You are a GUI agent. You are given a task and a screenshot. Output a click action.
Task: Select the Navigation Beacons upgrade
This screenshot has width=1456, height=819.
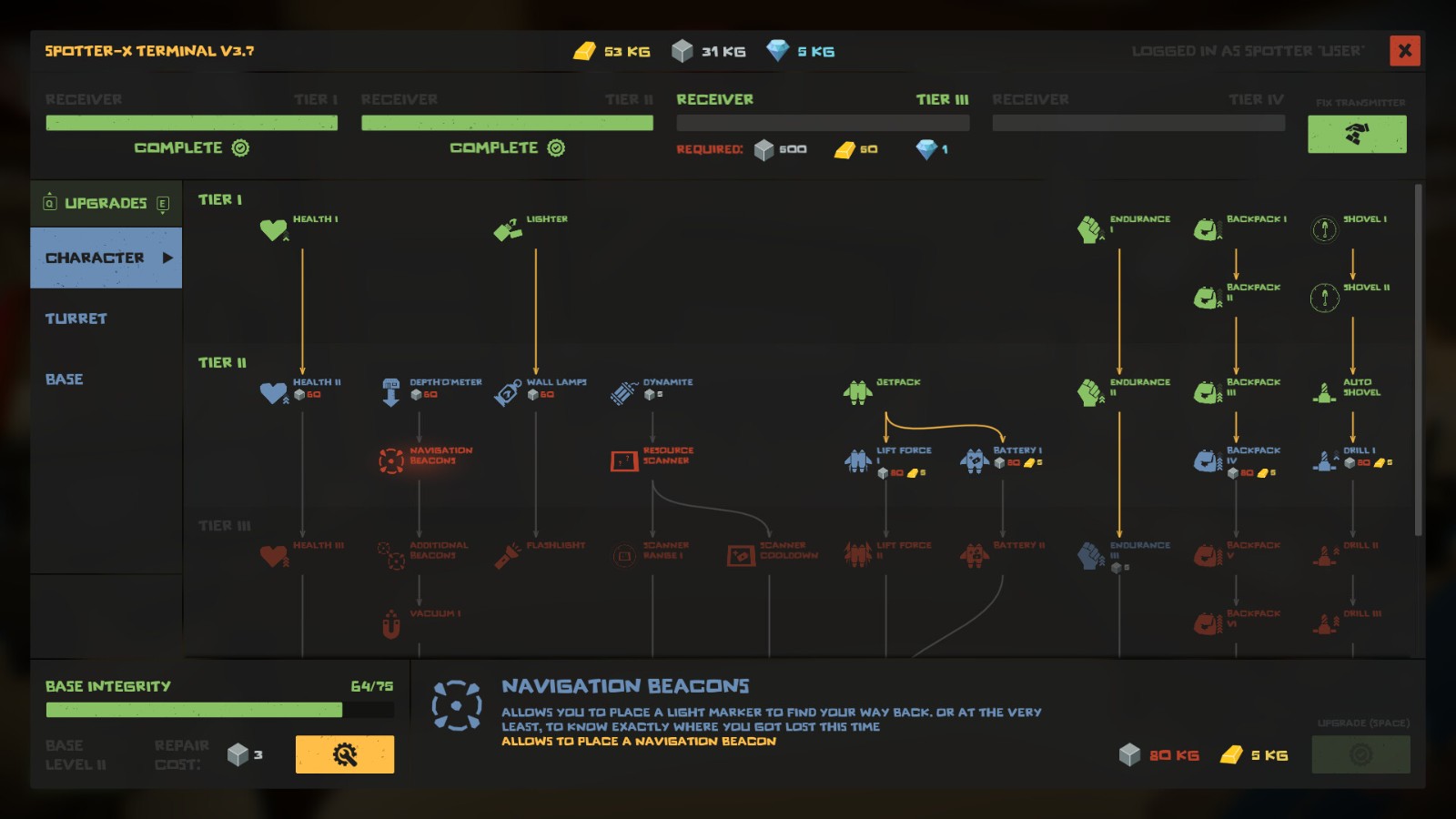pos(392,460)
